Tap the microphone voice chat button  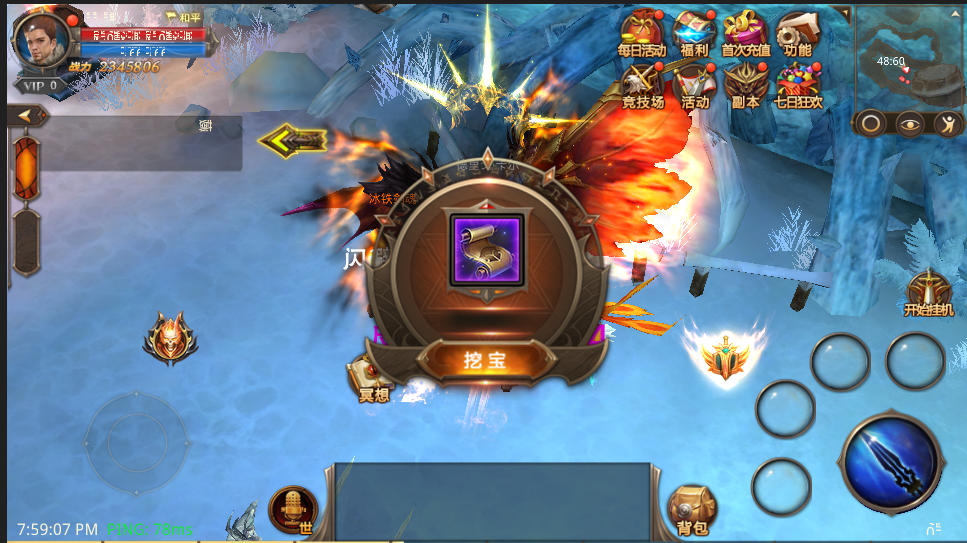click(x=293, y=508)
